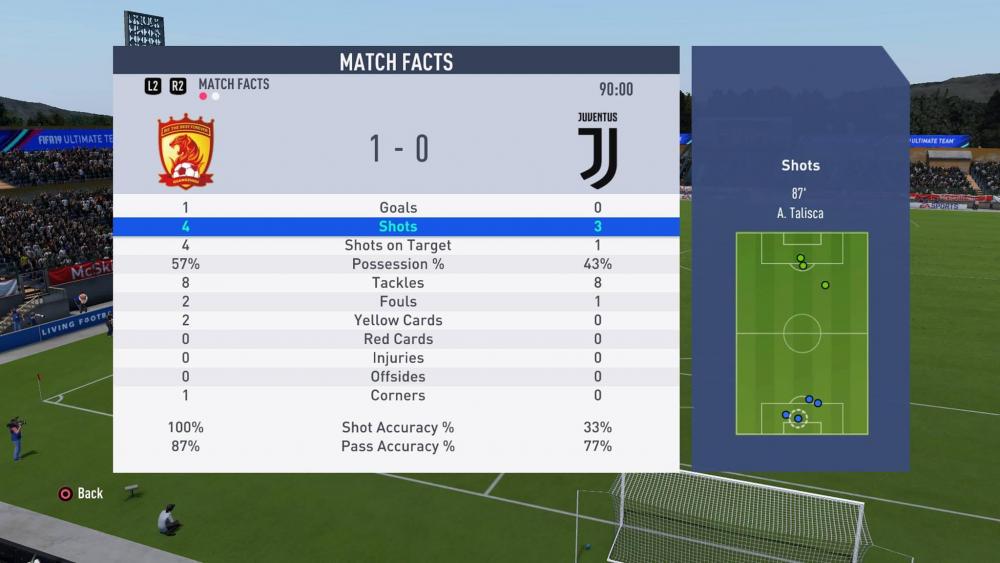Click the Shots pitch map
This screenshot has height=563, width=1000.
tap(801, 333)
